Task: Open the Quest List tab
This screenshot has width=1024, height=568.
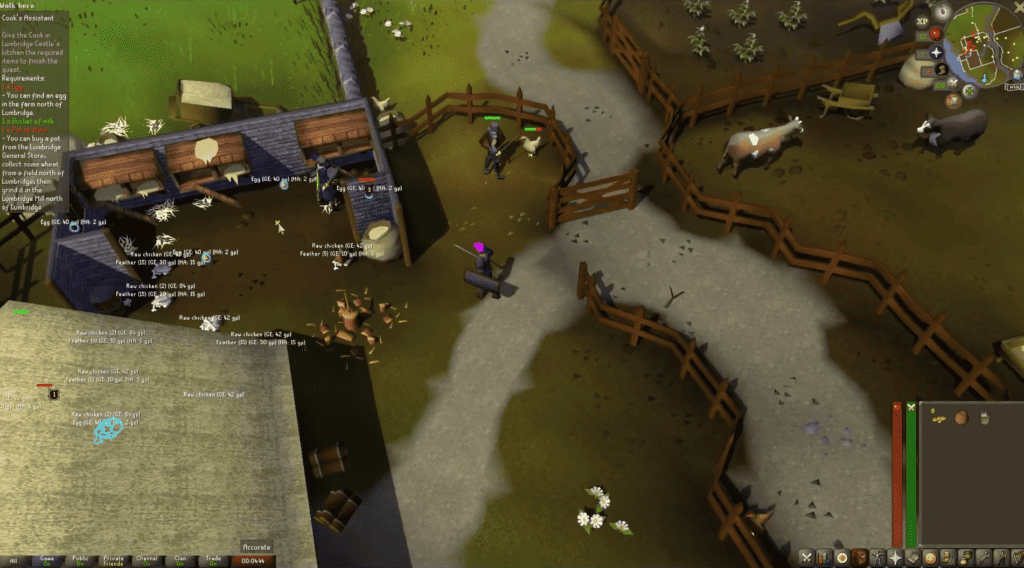Action: click(x=842, y=557)
